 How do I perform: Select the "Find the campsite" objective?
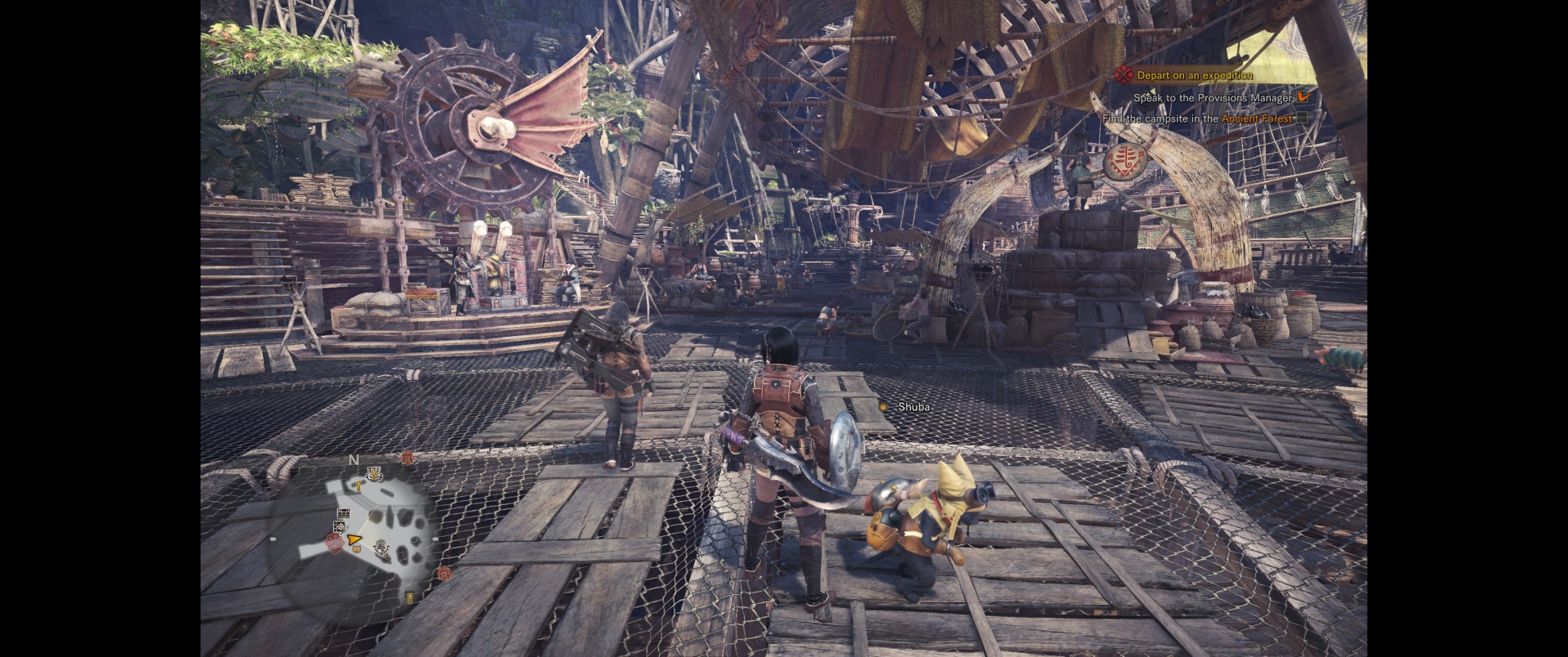[1197, 118]
